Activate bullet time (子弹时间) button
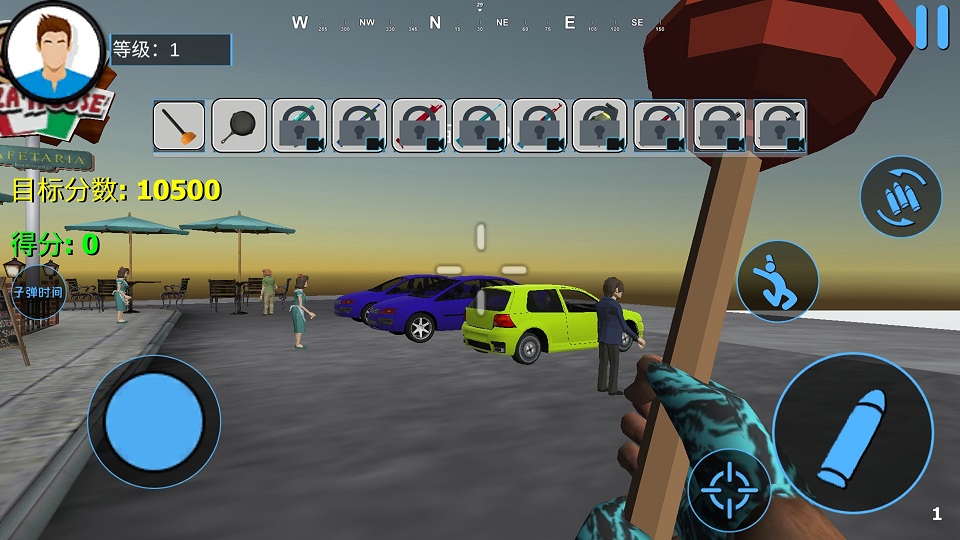Viewport: 960px width, 540px height. click(x=38, y=293)
